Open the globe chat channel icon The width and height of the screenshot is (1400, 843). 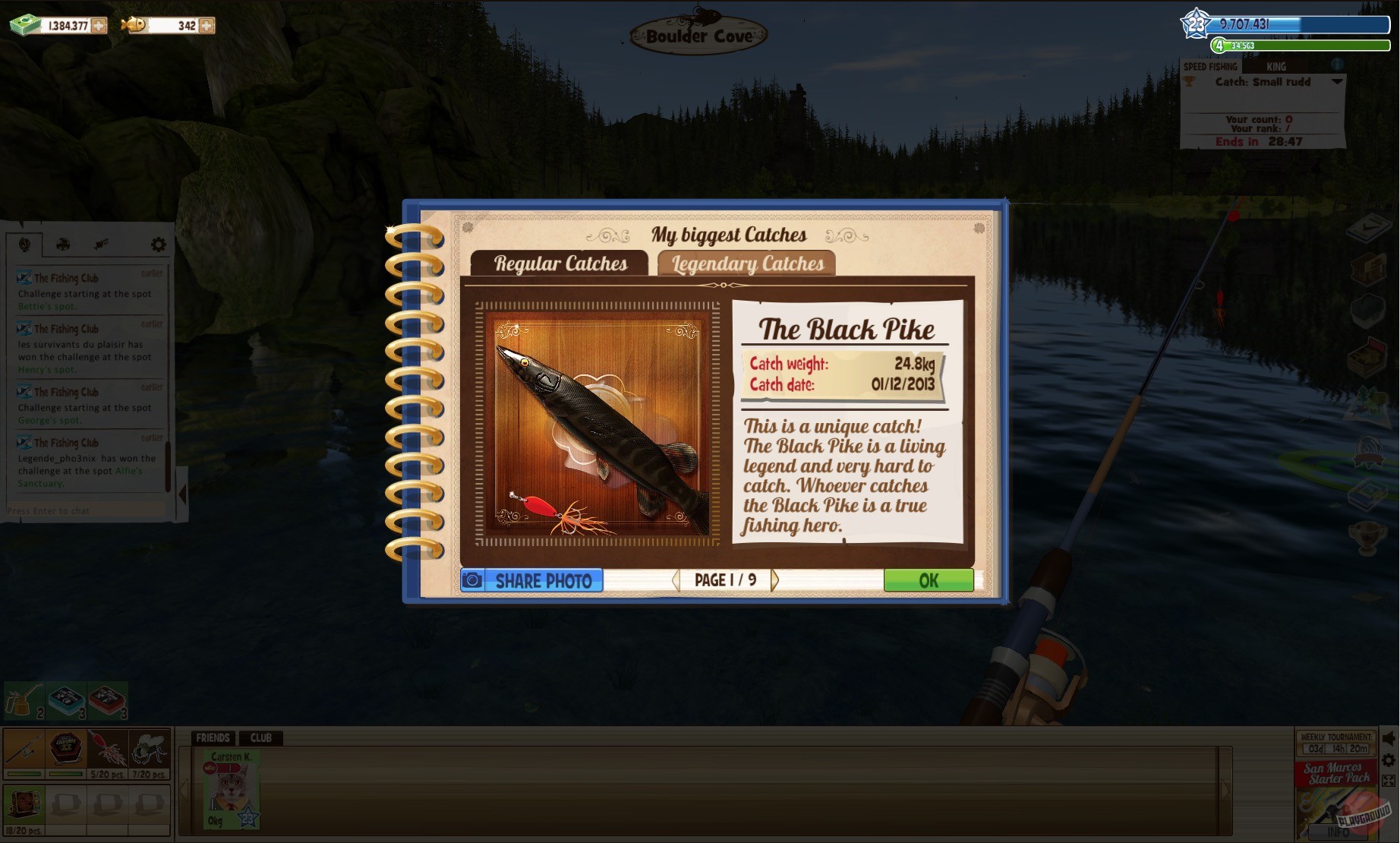pyautogui.click(x=24, y=244)
